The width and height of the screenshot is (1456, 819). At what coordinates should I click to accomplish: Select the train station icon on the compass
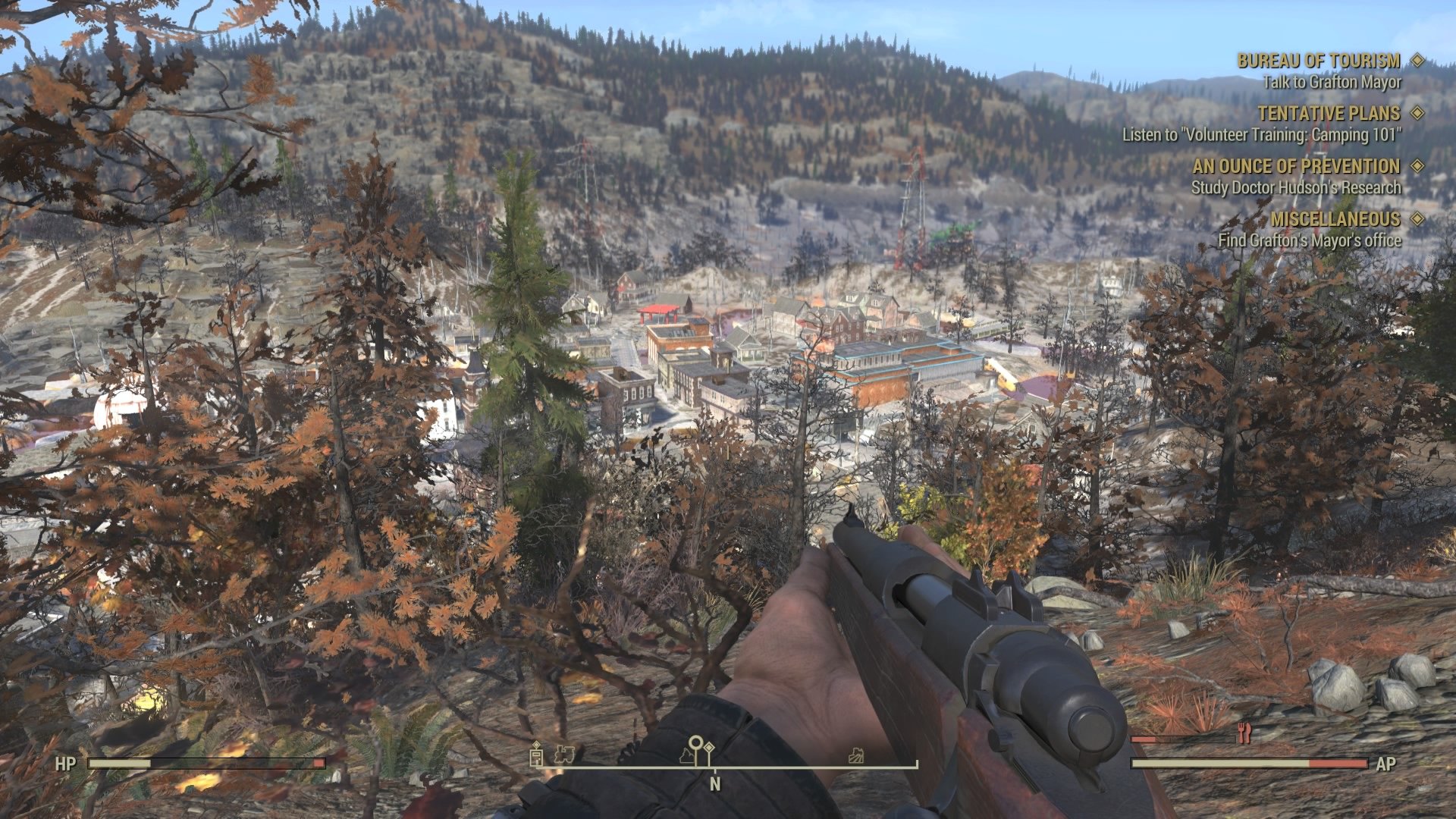point(565,755)
